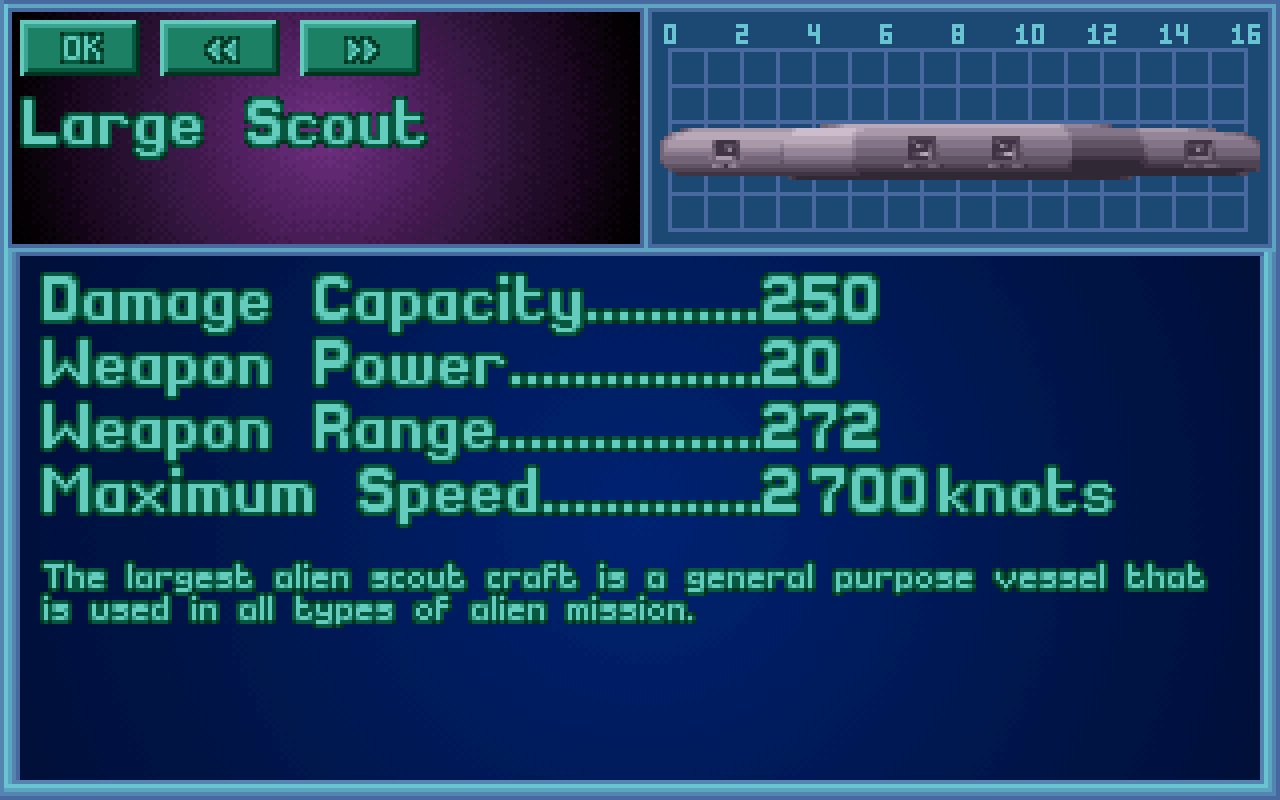Click the craft description paragraph text
Viewport: 1280px width, 800px height.
[620, 590]
